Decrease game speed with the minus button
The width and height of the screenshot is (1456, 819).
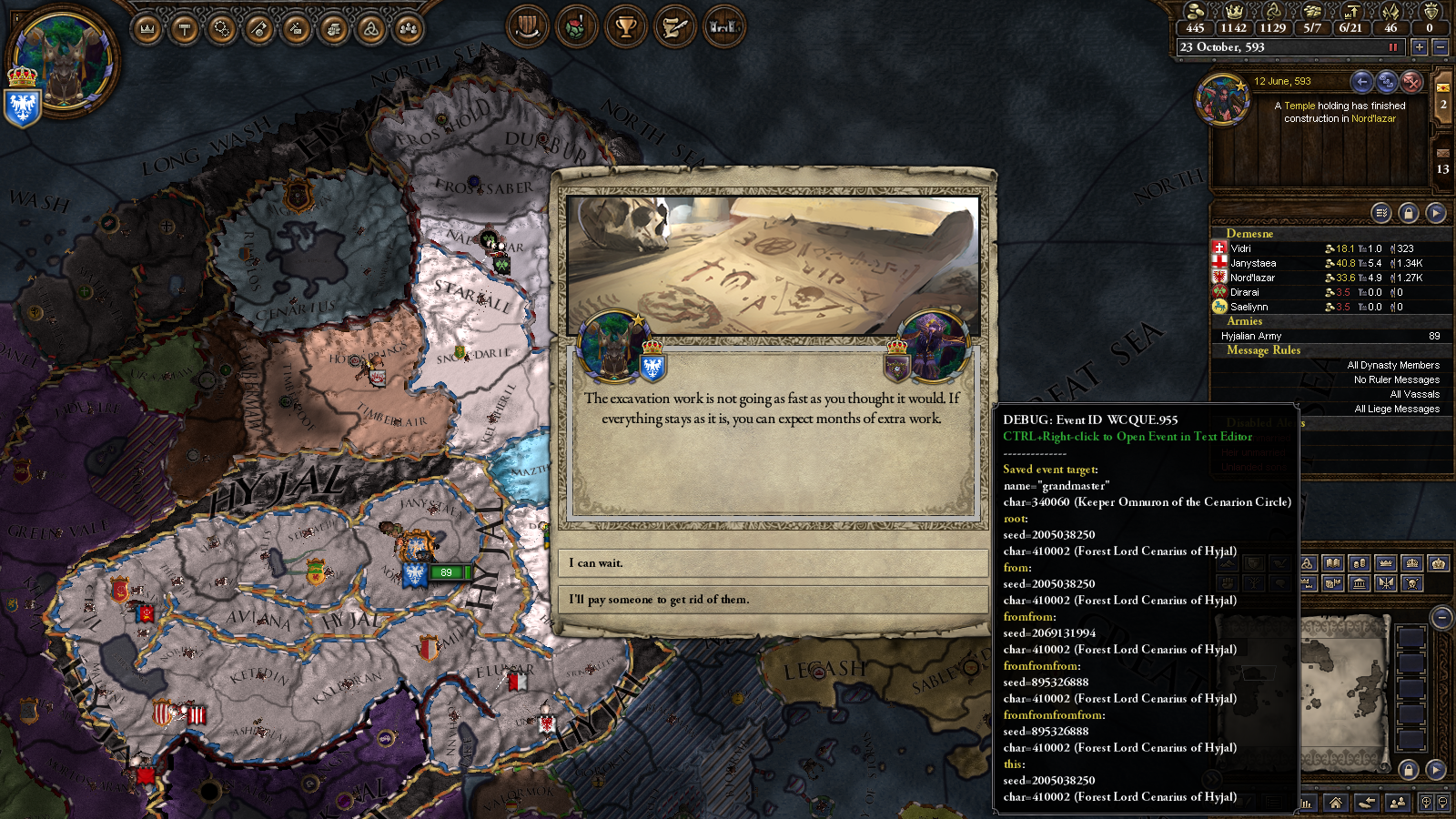tap(1440, 47)
